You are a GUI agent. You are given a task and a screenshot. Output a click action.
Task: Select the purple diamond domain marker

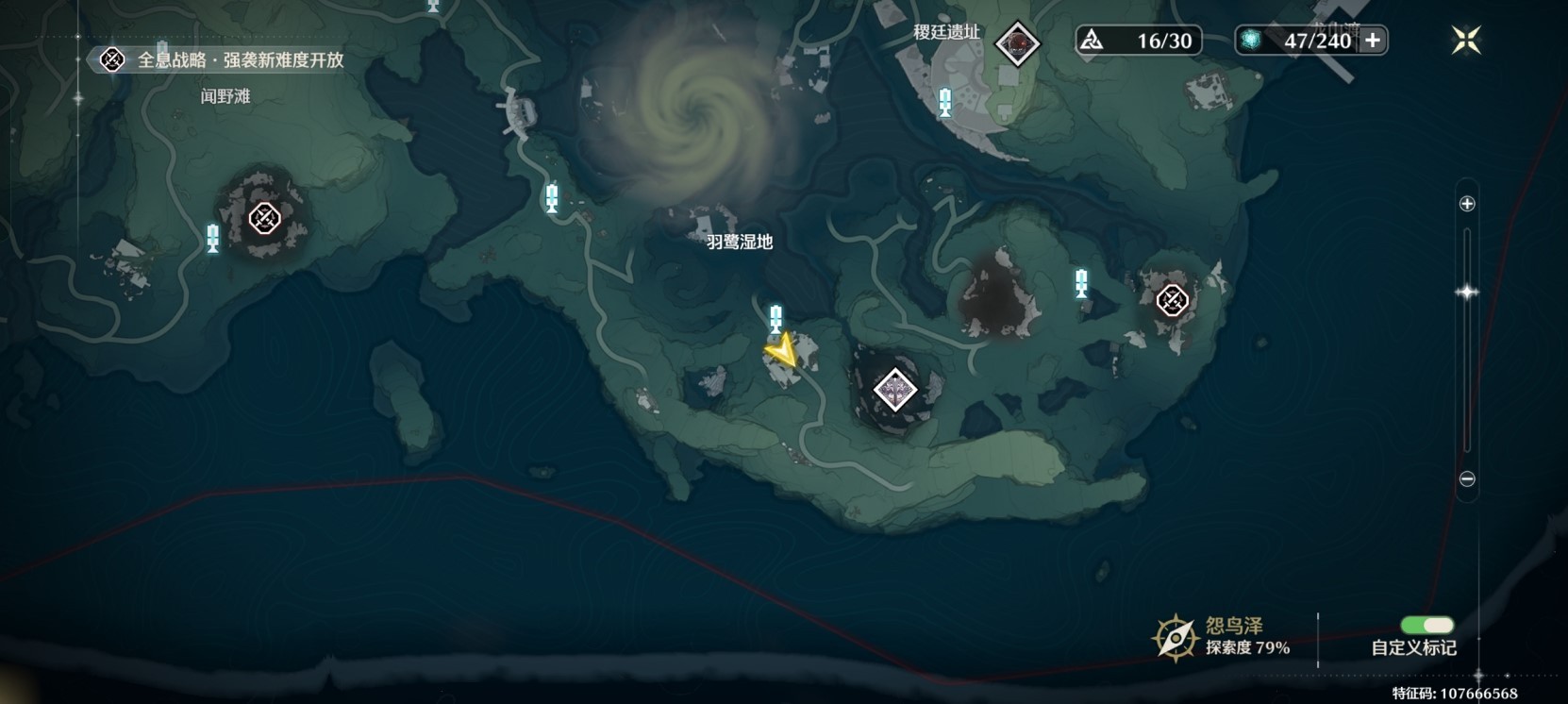click(x=894, y=390)
